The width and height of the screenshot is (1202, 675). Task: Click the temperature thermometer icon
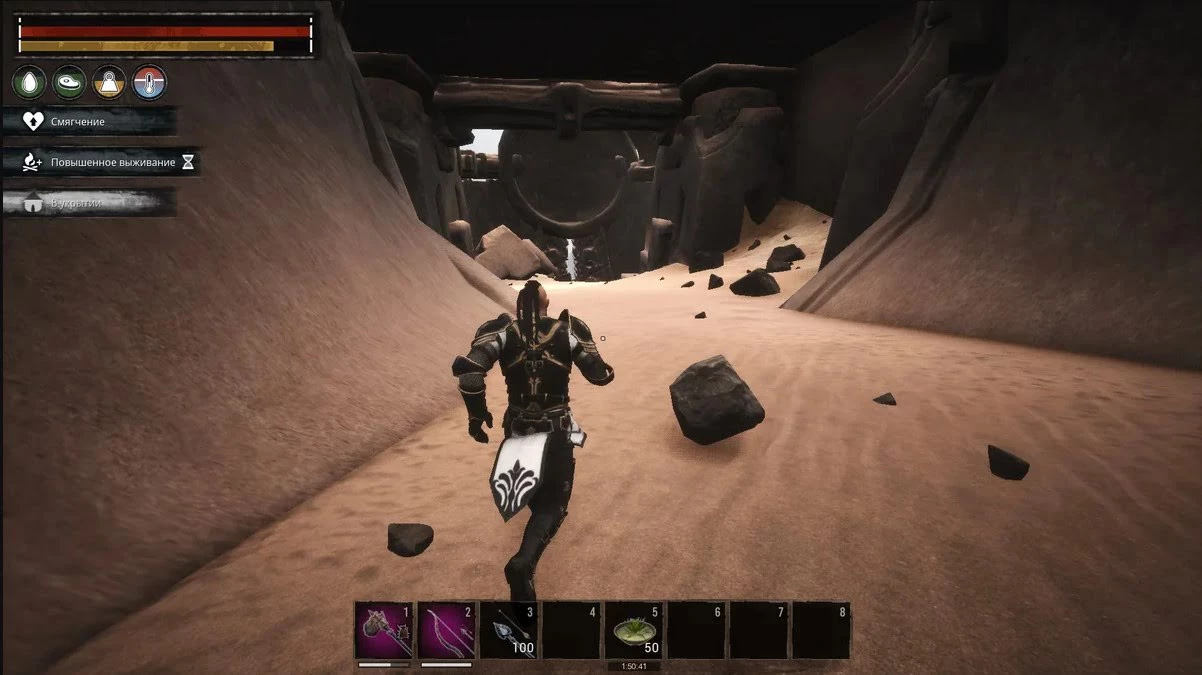pos(149,82)
